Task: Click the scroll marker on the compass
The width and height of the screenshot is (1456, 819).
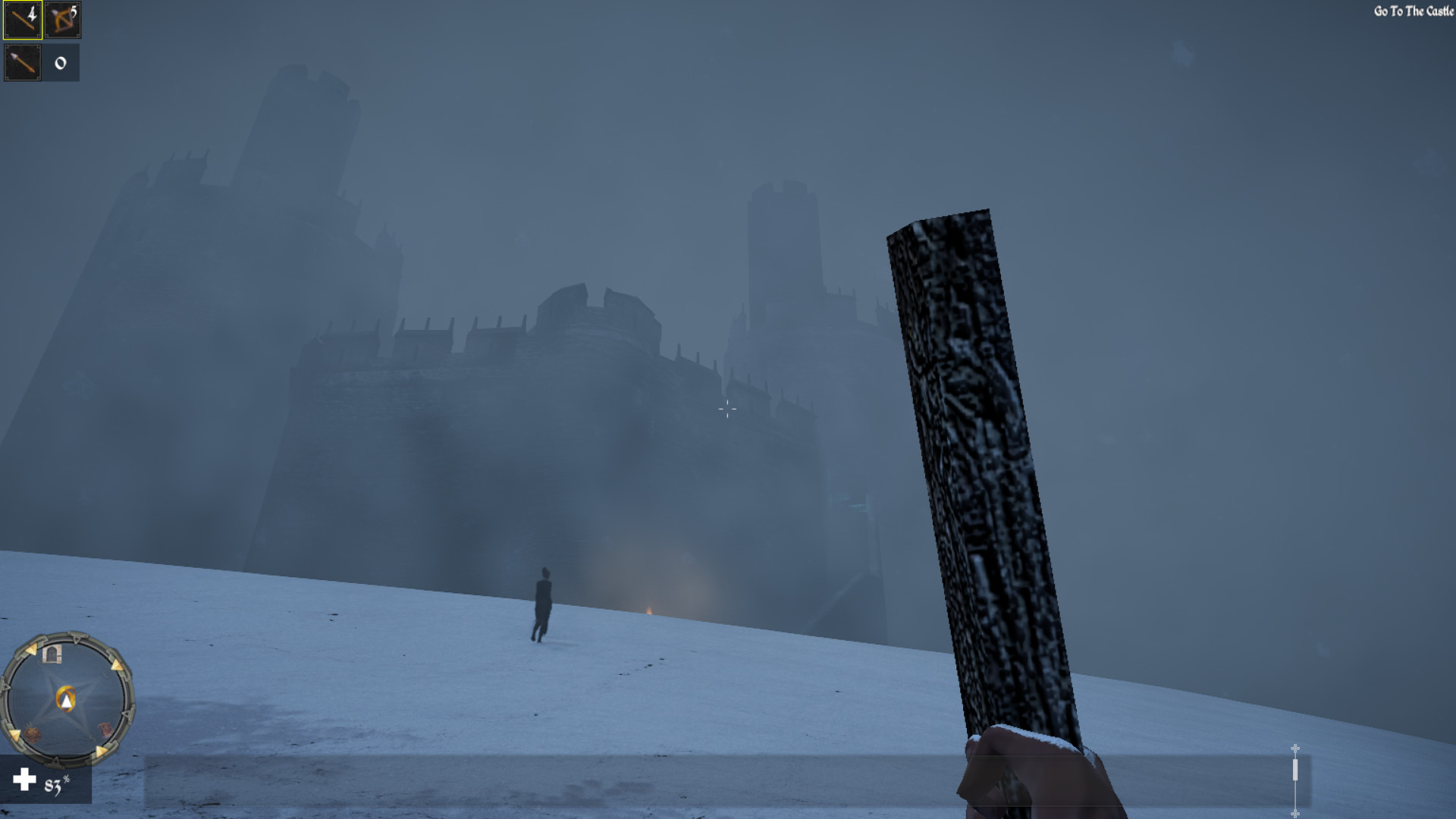Action: click(x=105, y=730)
